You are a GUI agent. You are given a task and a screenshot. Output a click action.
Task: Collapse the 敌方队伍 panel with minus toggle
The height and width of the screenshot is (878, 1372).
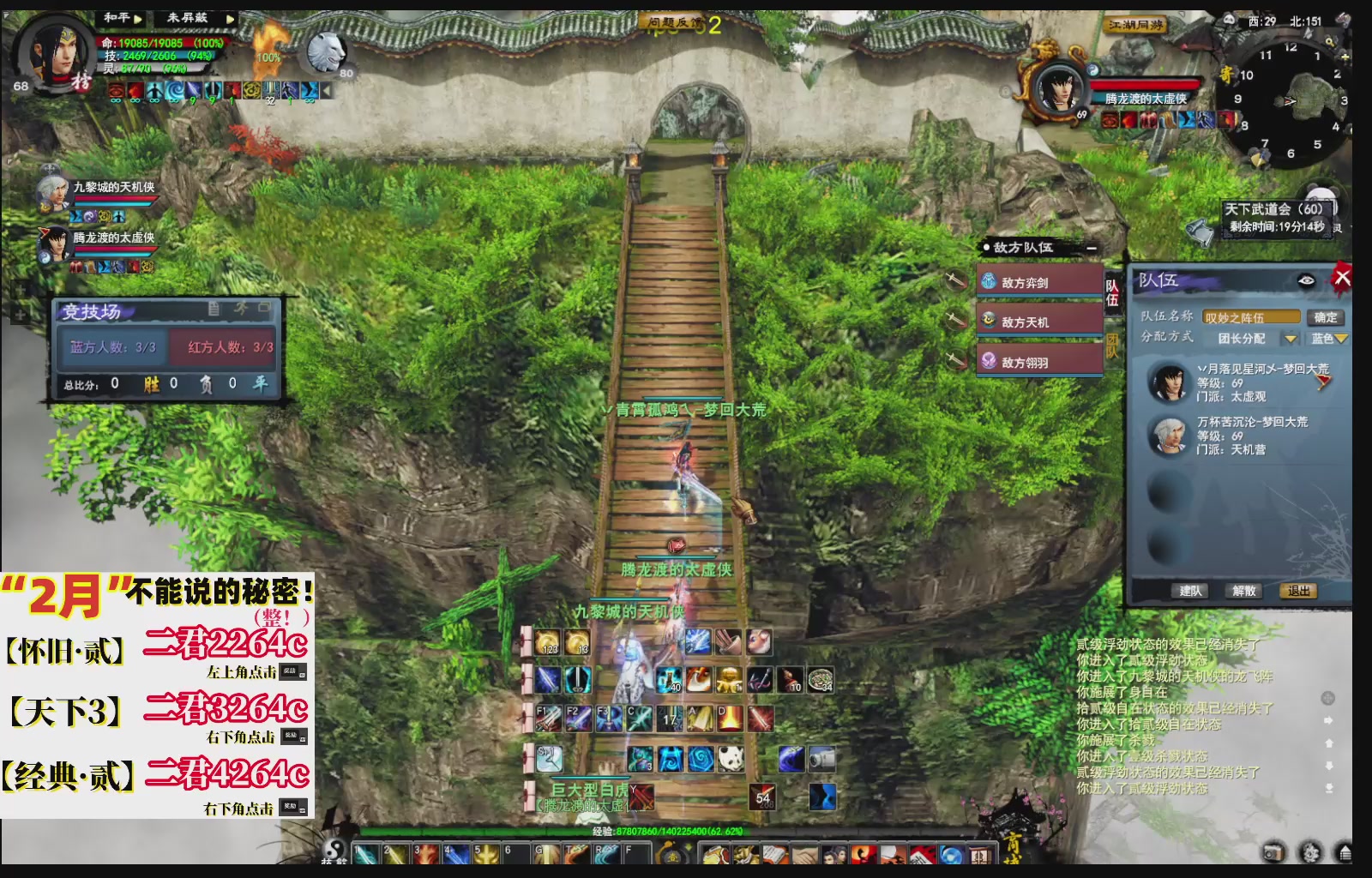pyautogui.click(x=1092, y=249)
